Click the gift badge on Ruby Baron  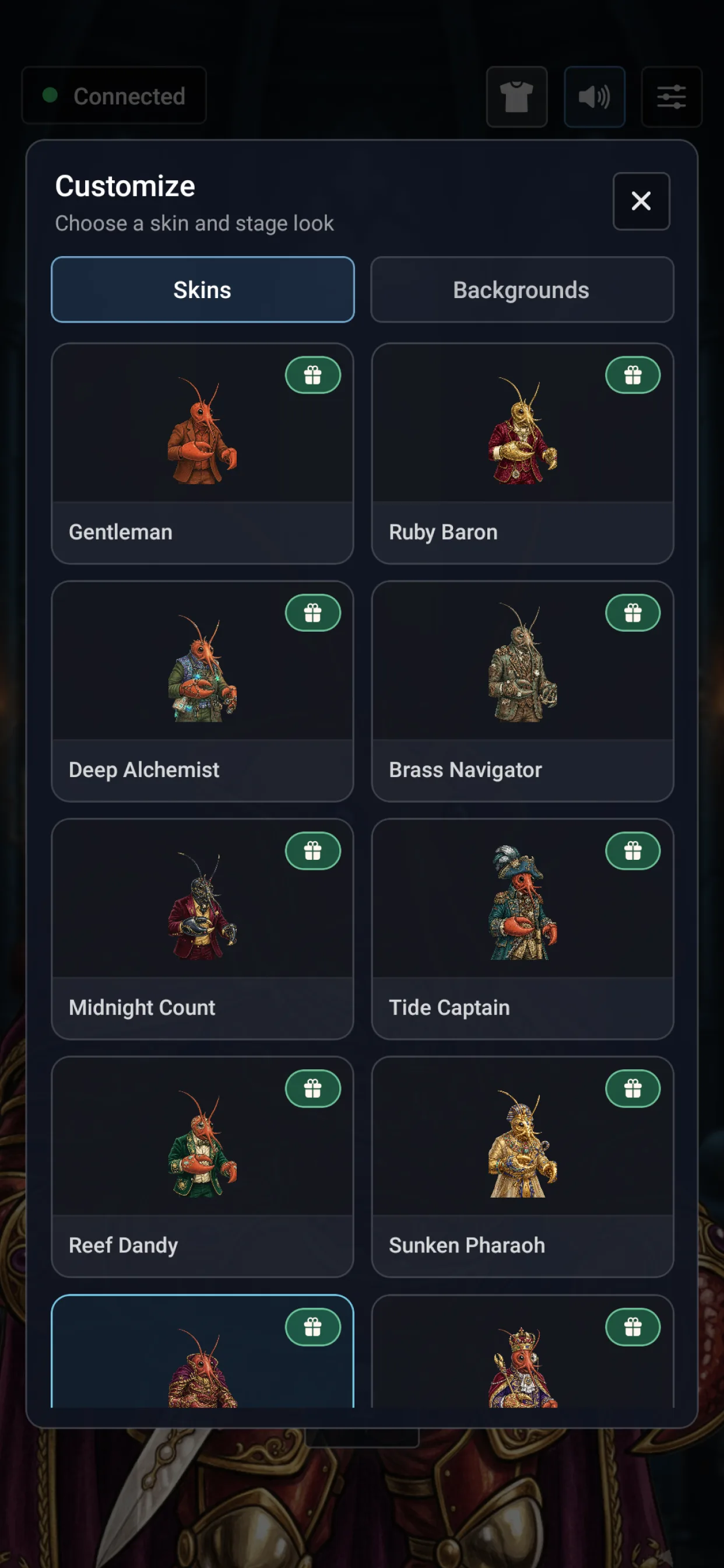(x=632, y=375)
